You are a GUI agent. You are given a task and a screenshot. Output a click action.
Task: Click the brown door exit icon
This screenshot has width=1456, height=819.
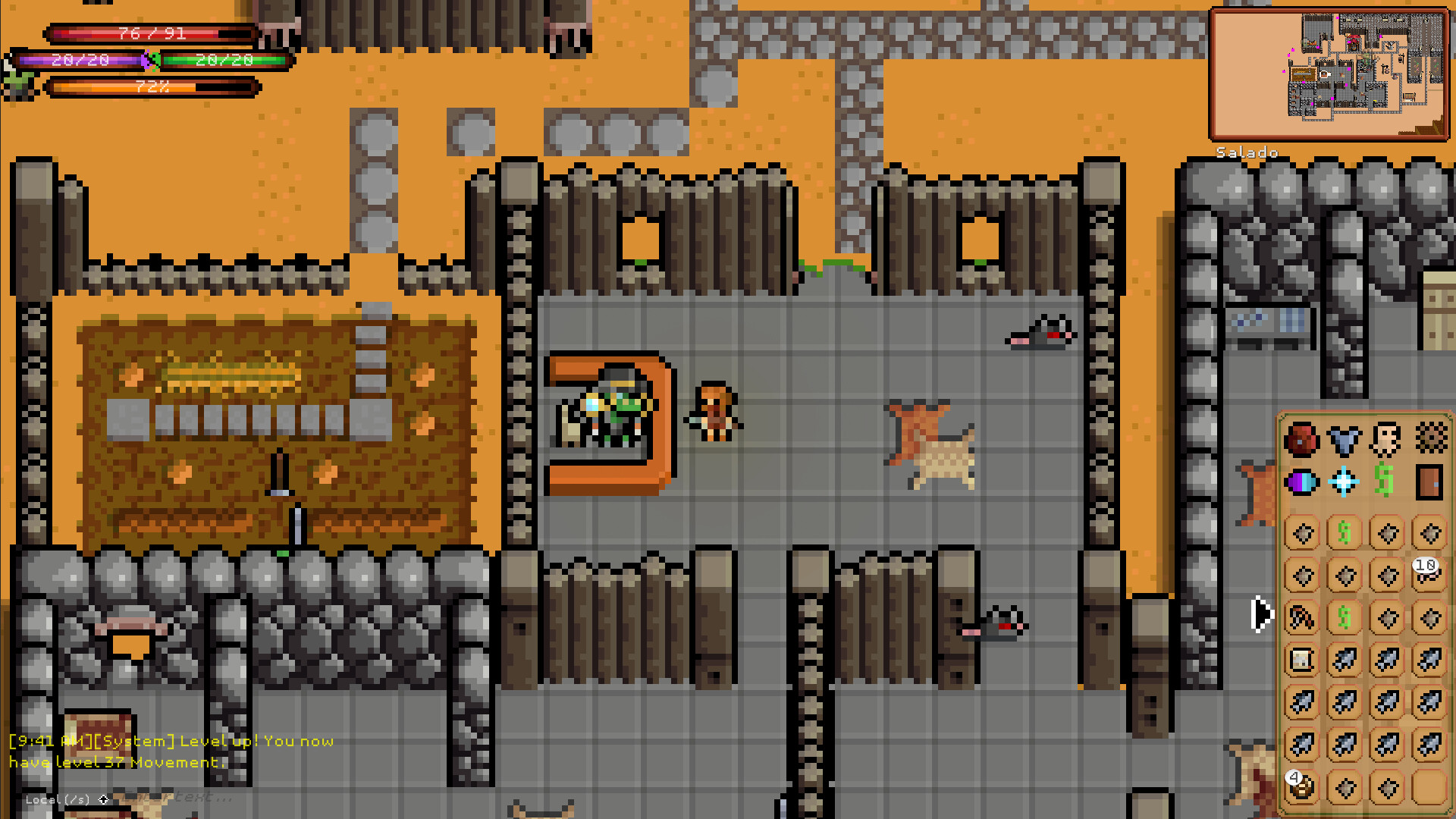pos(1430,482)
